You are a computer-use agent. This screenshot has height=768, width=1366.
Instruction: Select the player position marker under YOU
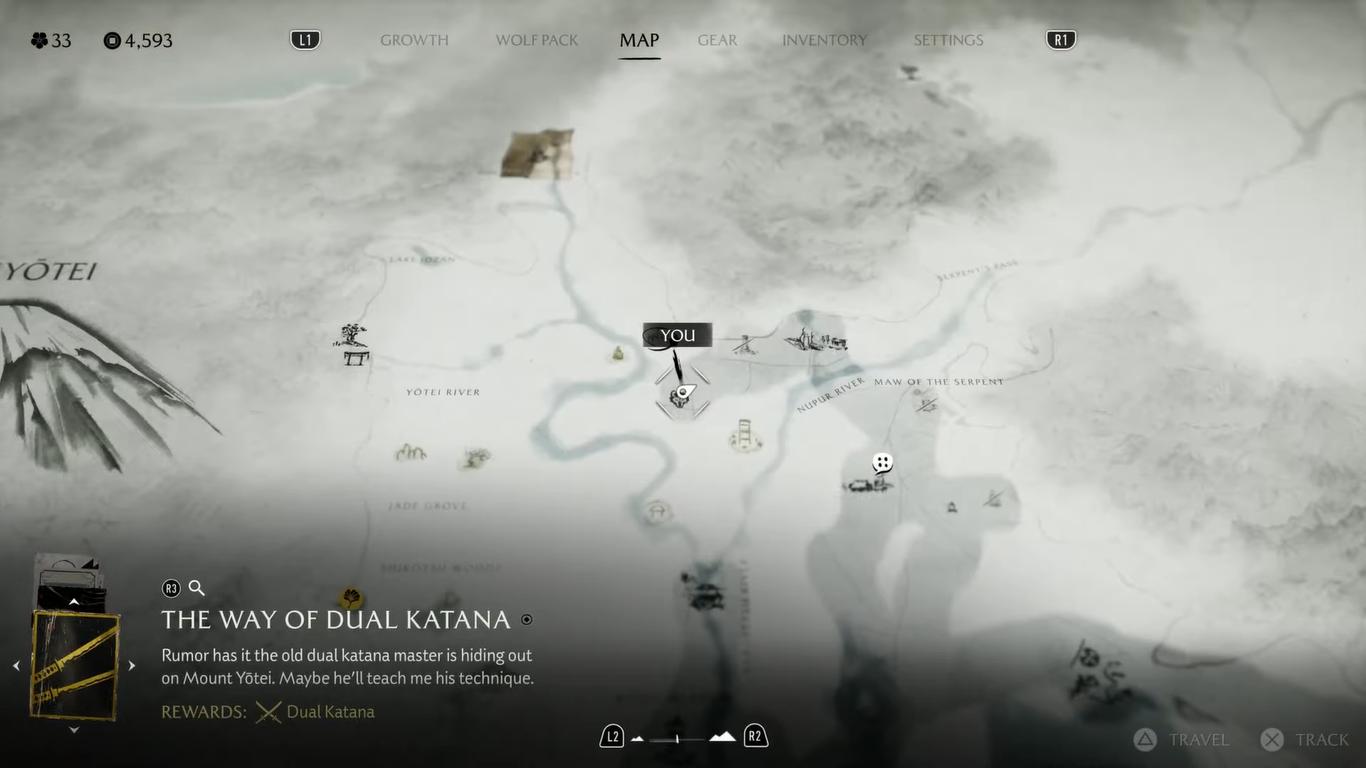683,392
